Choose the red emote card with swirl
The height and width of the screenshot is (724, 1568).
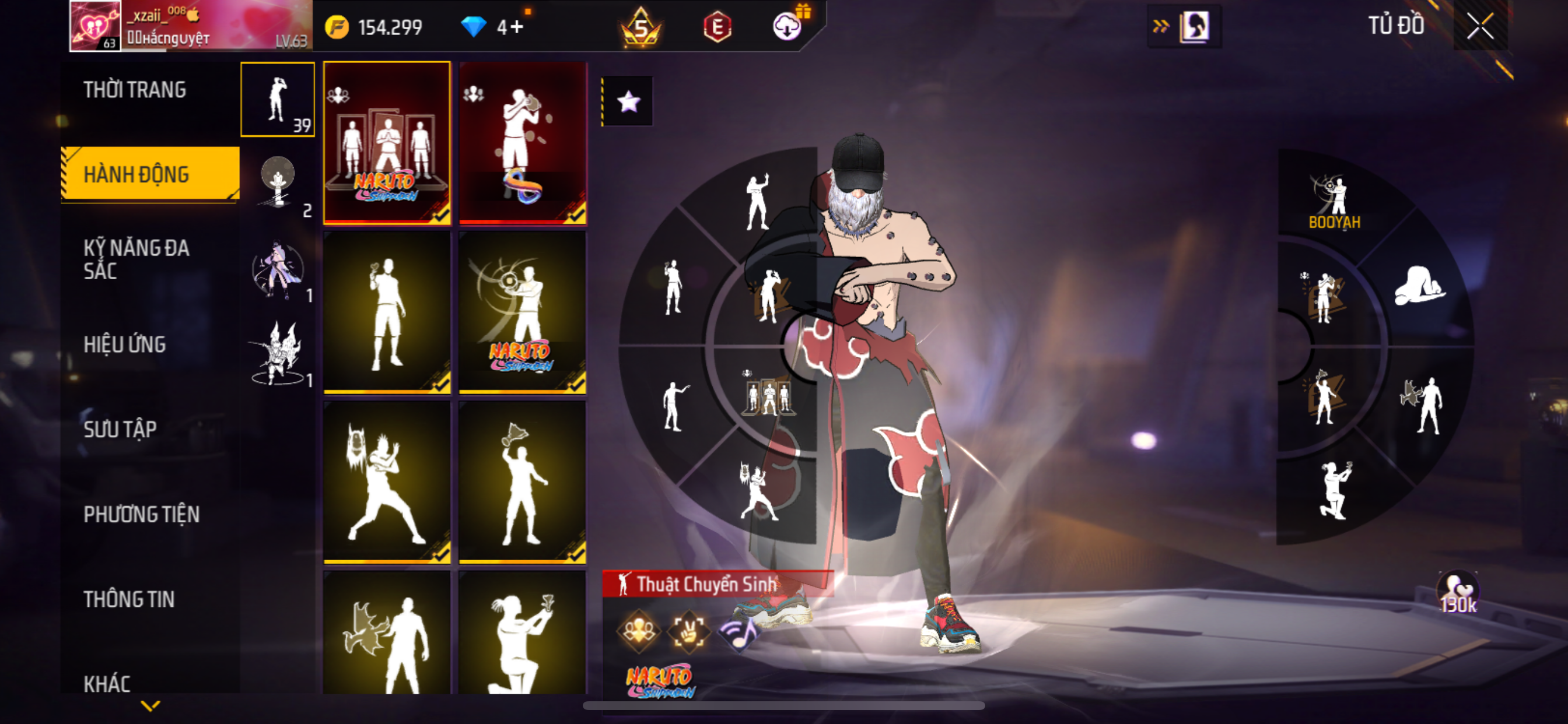pyautogui.click(x=522, y=143)
